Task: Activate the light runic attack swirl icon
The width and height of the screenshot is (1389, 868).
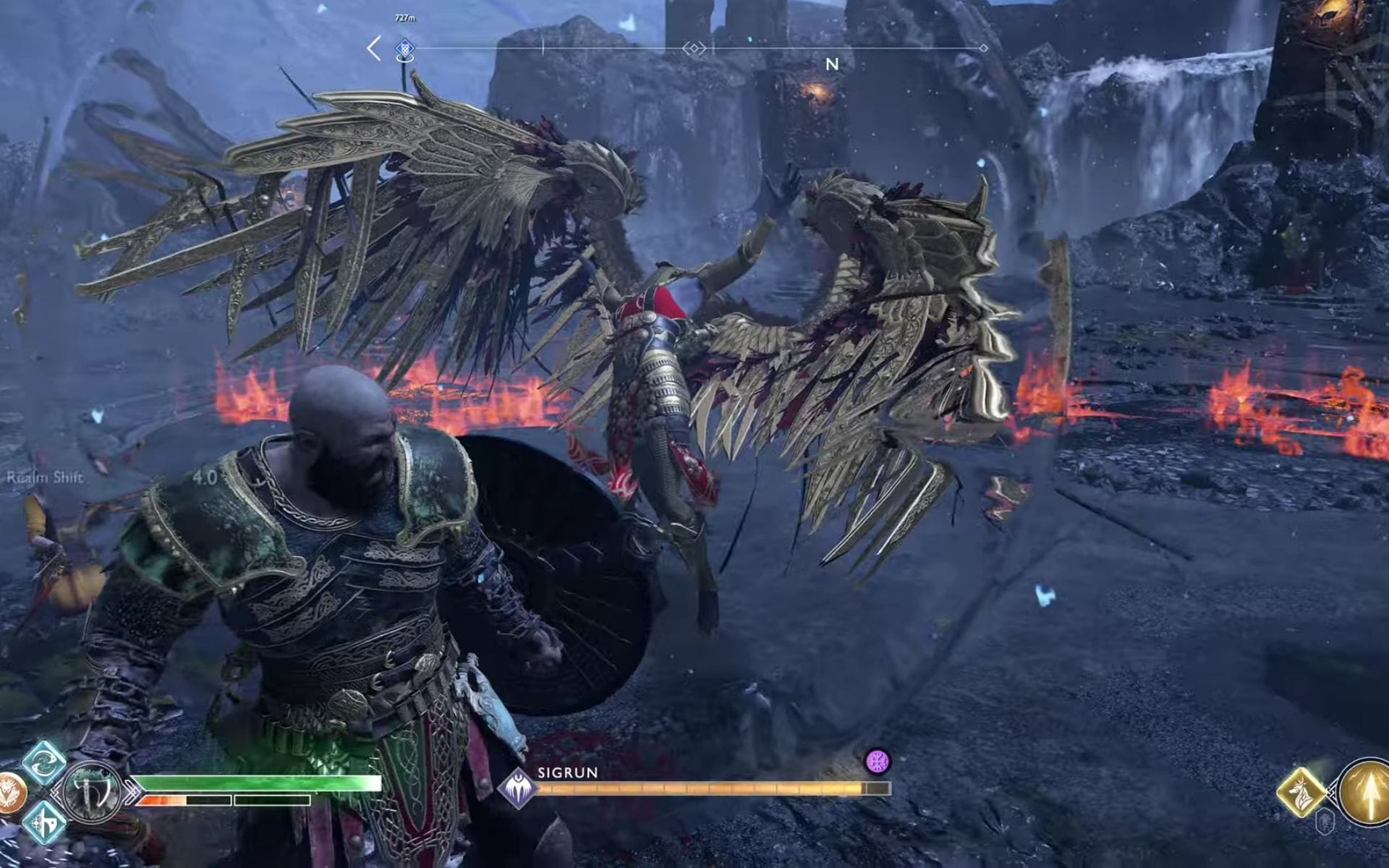Action: pyautogui.click(x=43, y=765)
